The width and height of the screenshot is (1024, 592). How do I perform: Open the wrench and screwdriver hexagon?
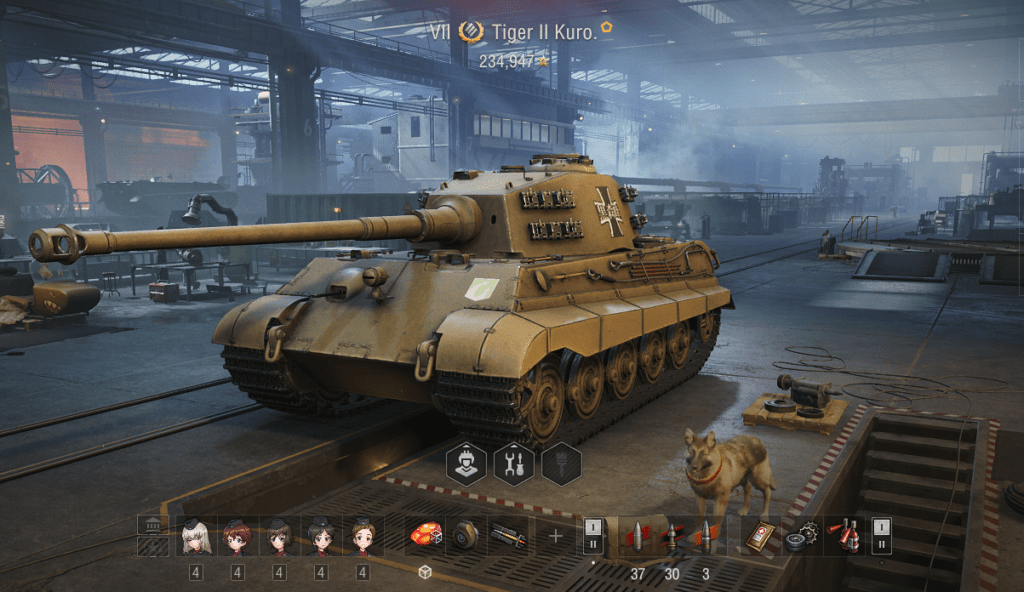[x=514, y=464]
